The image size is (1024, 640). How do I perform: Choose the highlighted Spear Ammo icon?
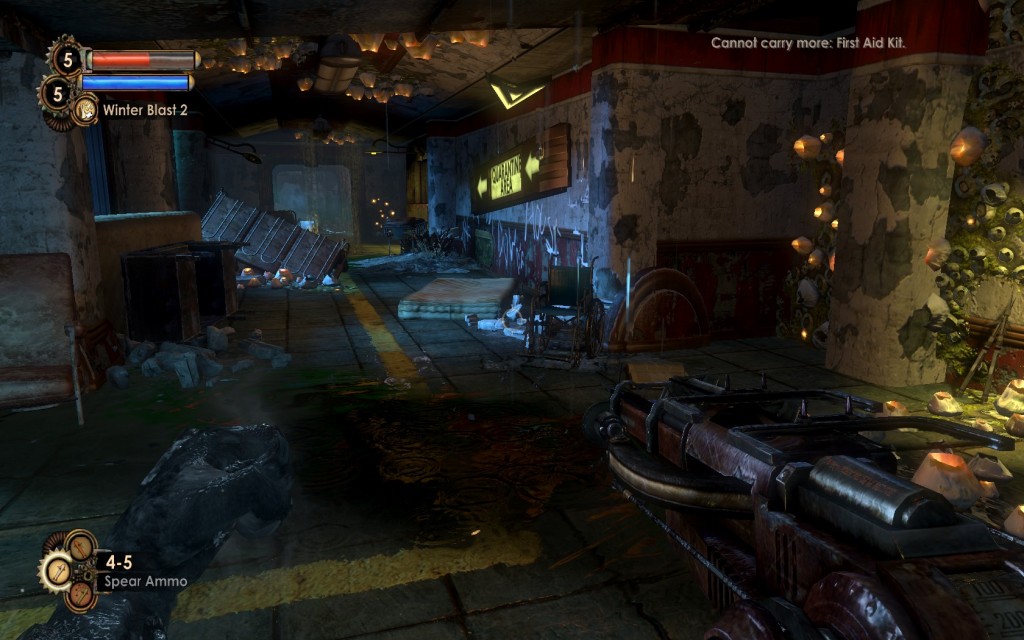[x=57, y=571]
